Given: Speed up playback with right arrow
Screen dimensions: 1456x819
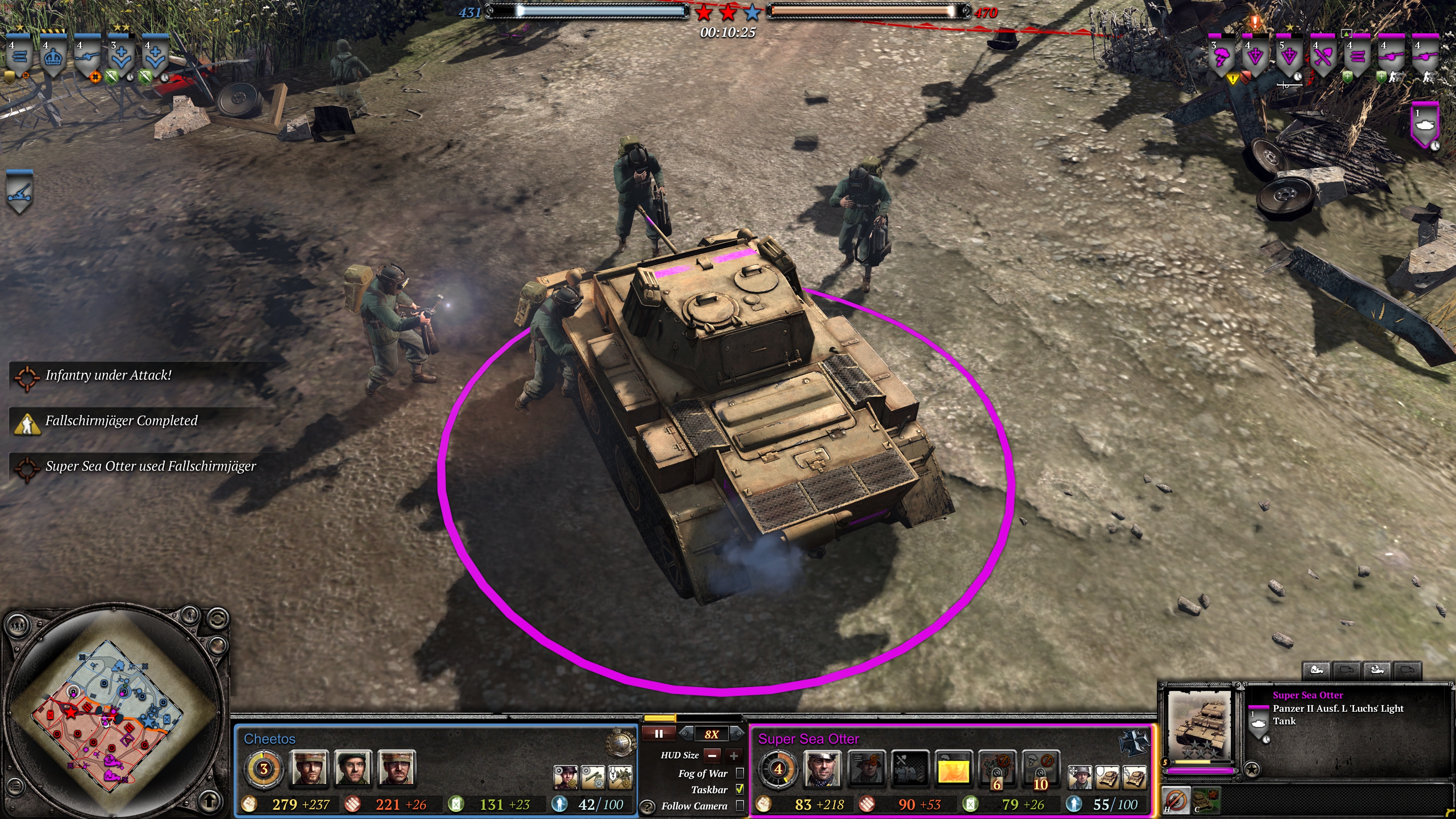Looking at the screenshot, I should point(737,734).
